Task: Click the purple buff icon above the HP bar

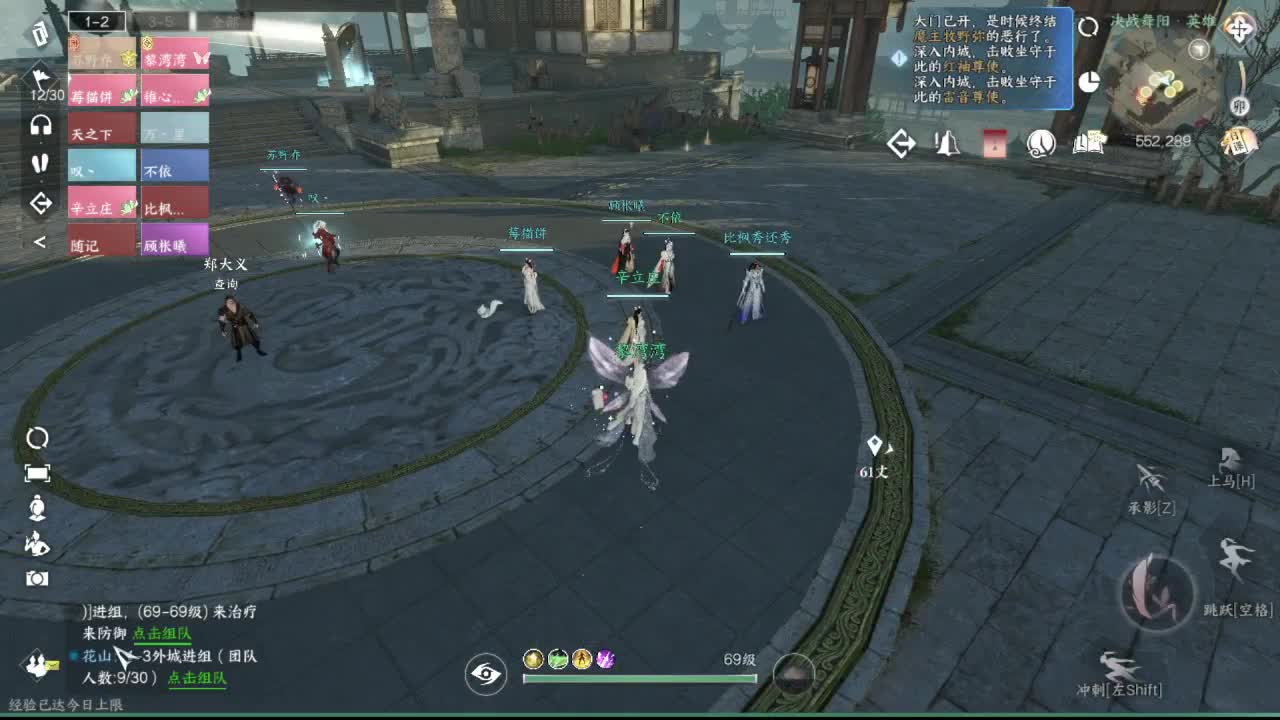Action: coord(605,661)
